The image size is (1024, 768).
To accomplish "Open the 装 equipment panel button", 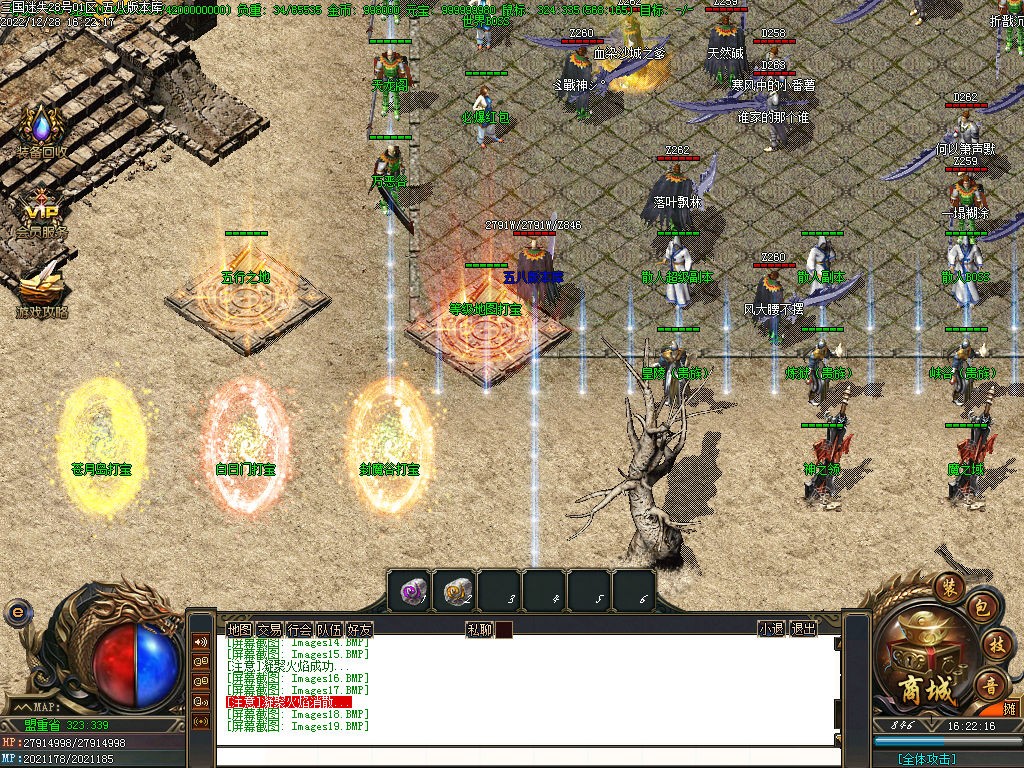I will pos(948,587).
